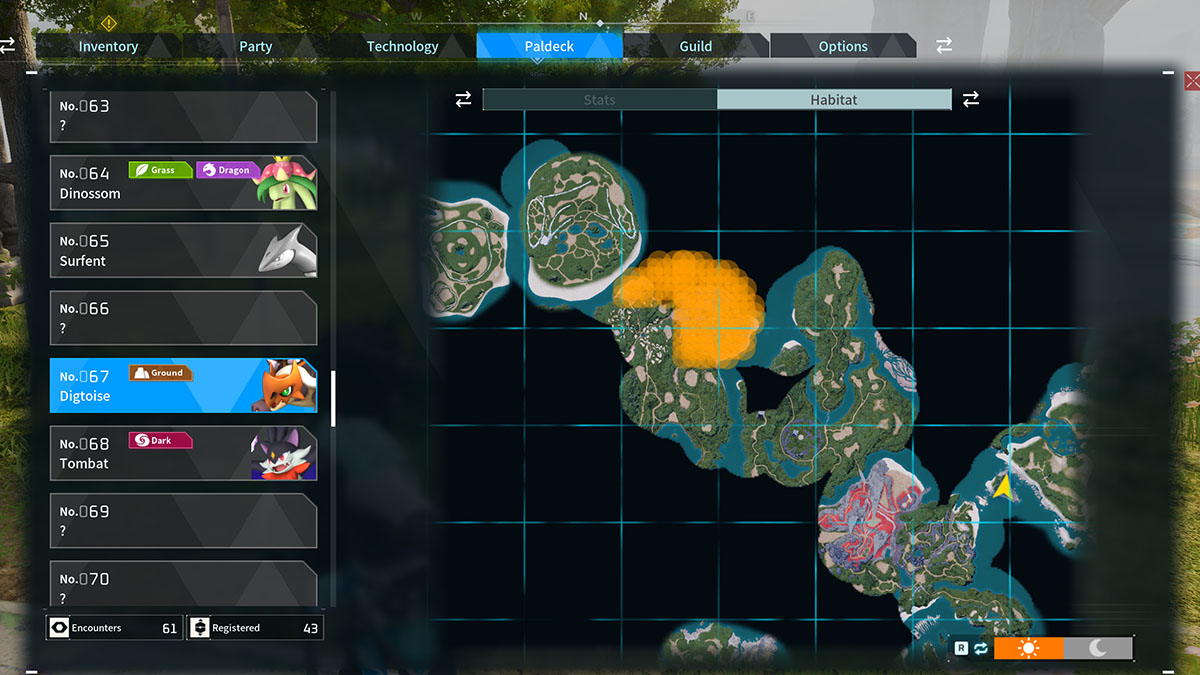Viewport: 1200px width, 675px height.
Task: Select unknown entry No. 069
Action: coord(183,521)
